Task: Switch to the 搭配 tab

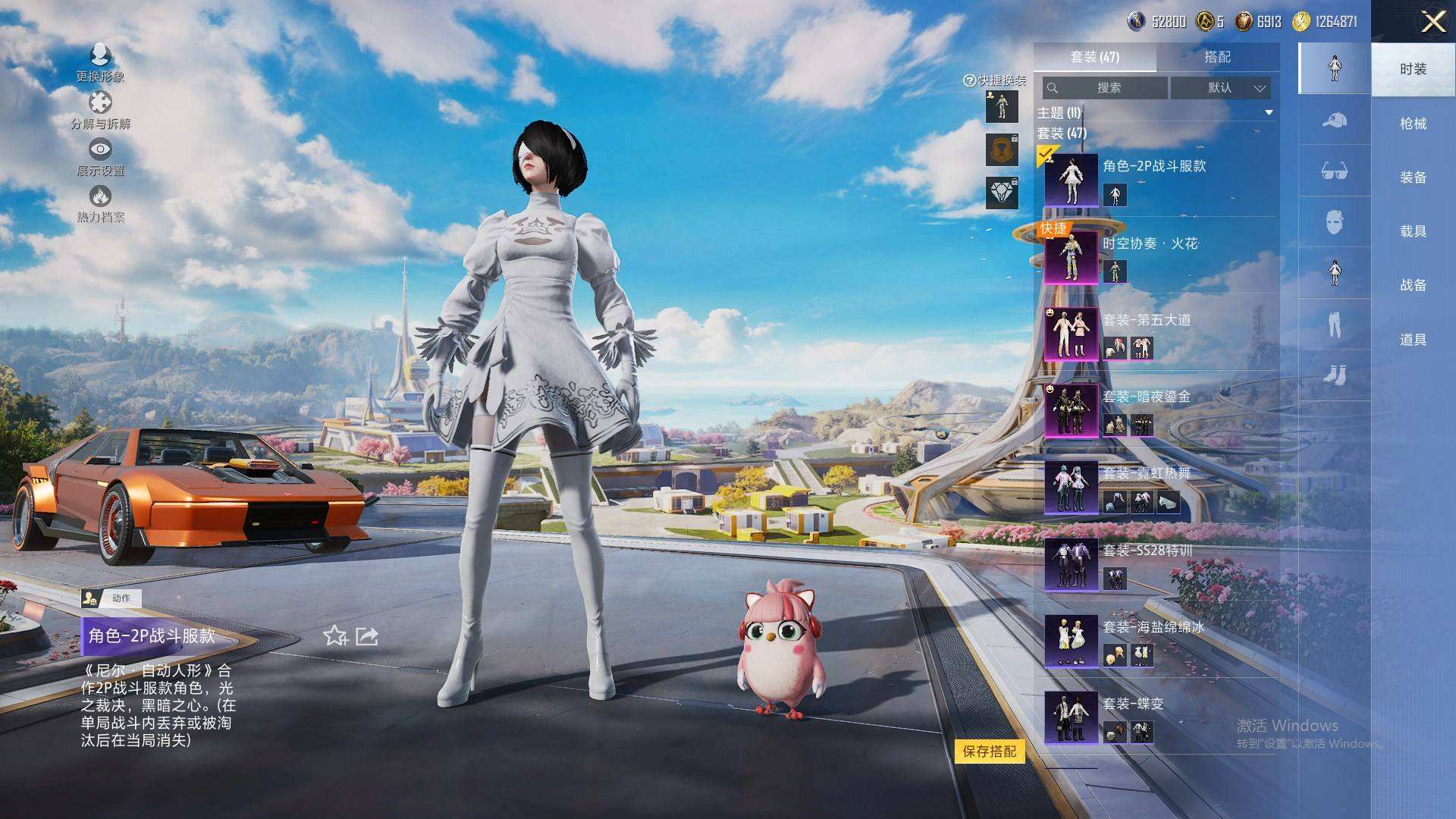Action: pyautogui.click(x=1217, y=57)
